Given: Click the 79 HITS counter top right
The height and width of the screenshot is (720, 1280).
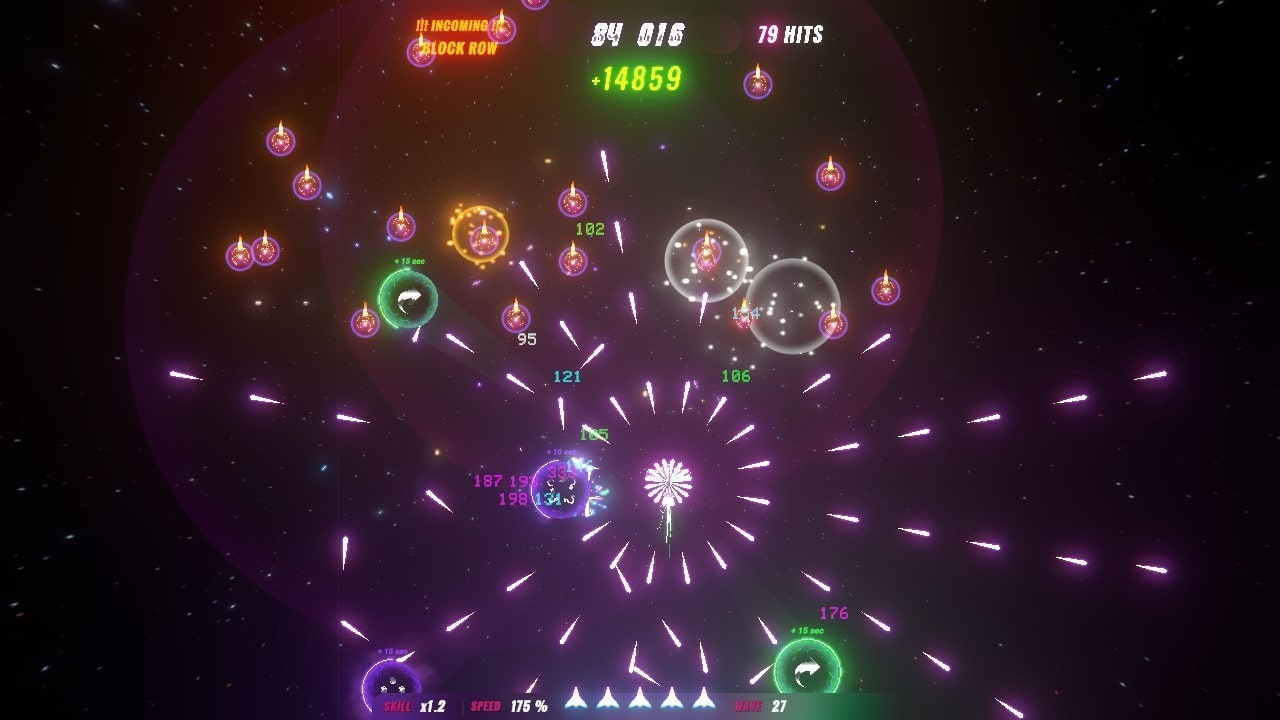Looking at the screenshot, I should click(x=788, y=33).
